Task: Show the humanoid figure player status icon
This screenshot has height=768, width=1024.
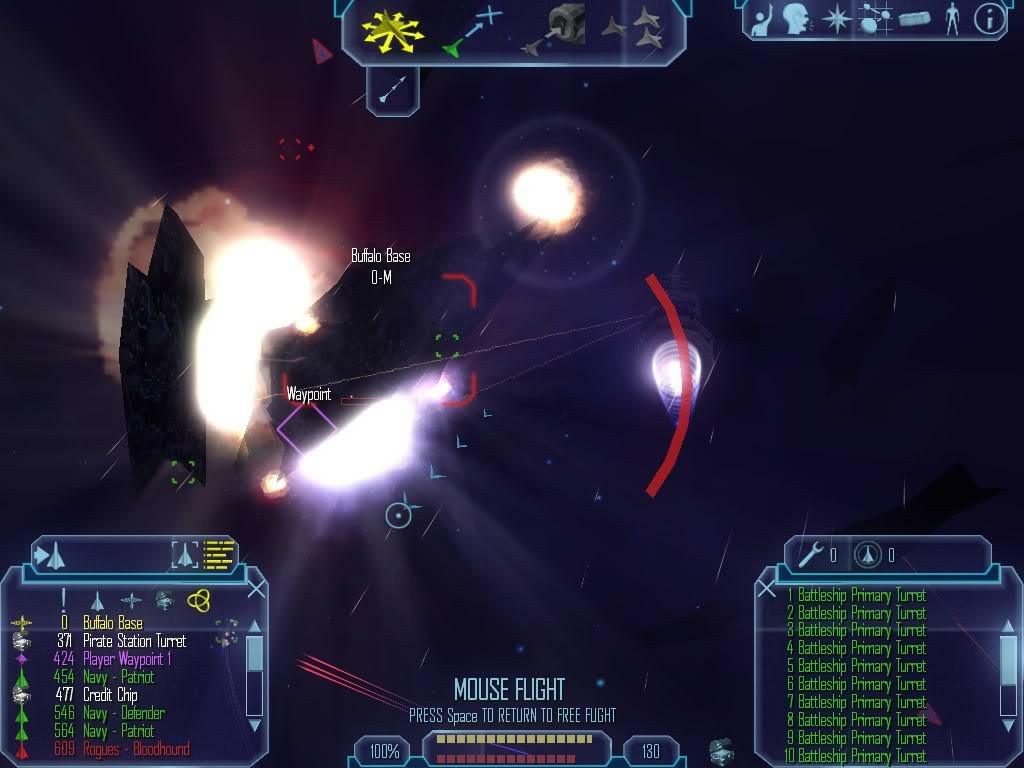Action: click(952, 19)
